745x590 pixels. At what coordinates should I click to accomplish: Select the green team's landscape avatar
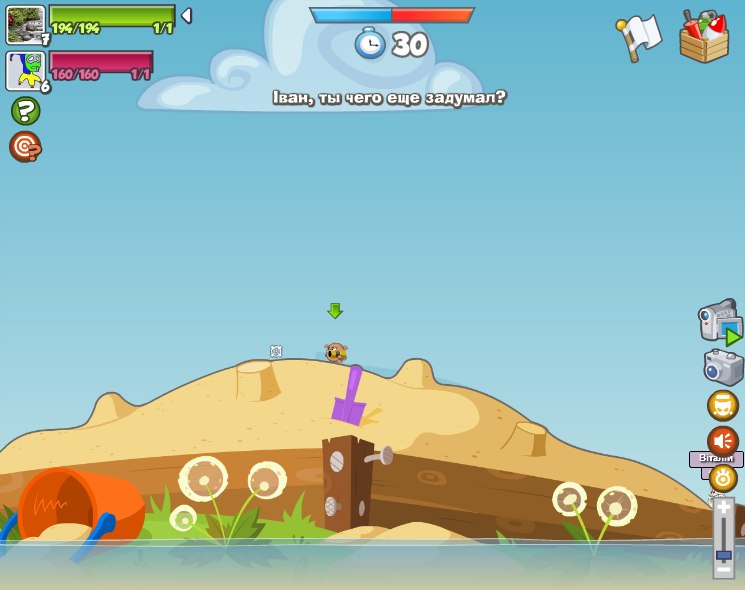(x=25, y=24)
